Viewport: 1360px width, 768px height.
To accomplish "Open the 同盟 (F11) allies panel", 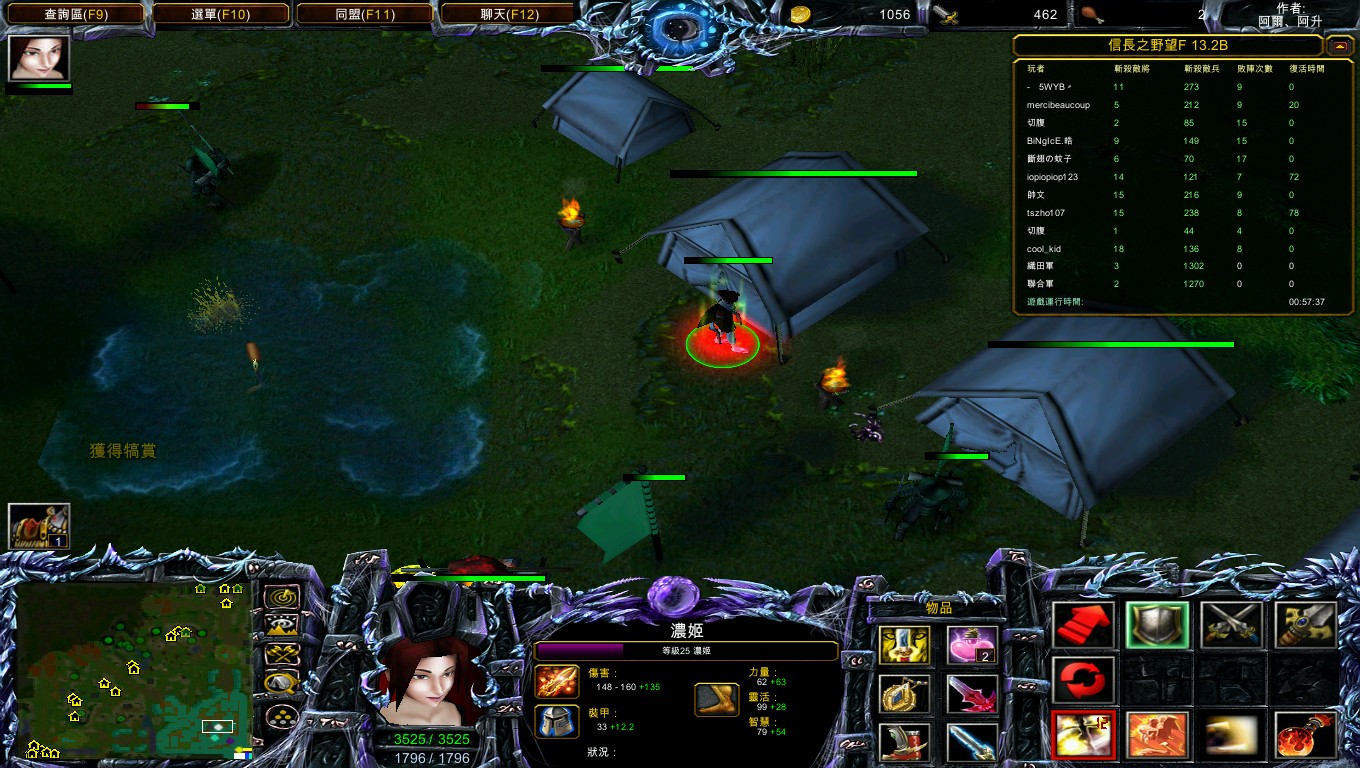I will (x=367, y=14).
